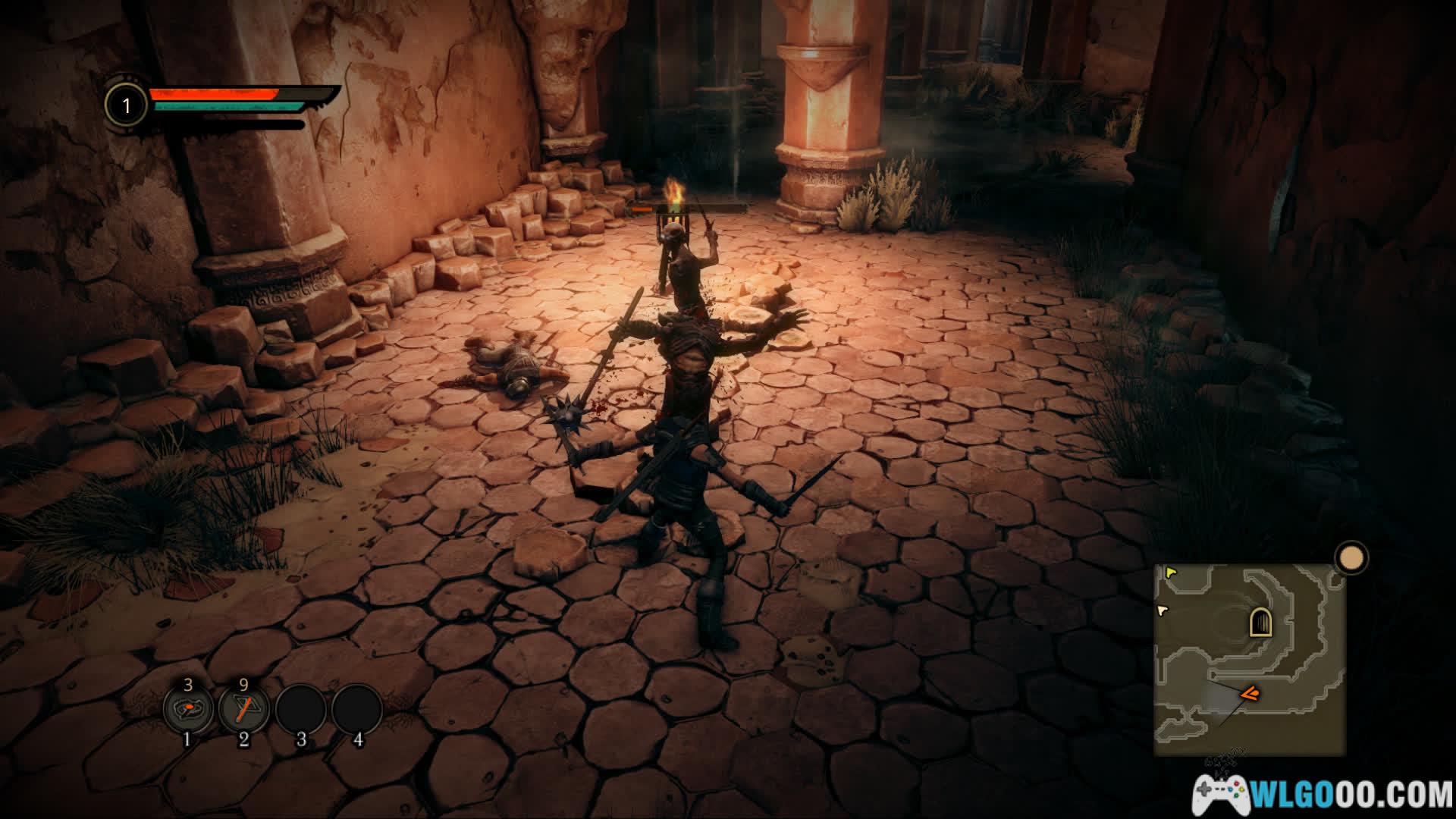Click the level 1 character badge

[127, 105]
